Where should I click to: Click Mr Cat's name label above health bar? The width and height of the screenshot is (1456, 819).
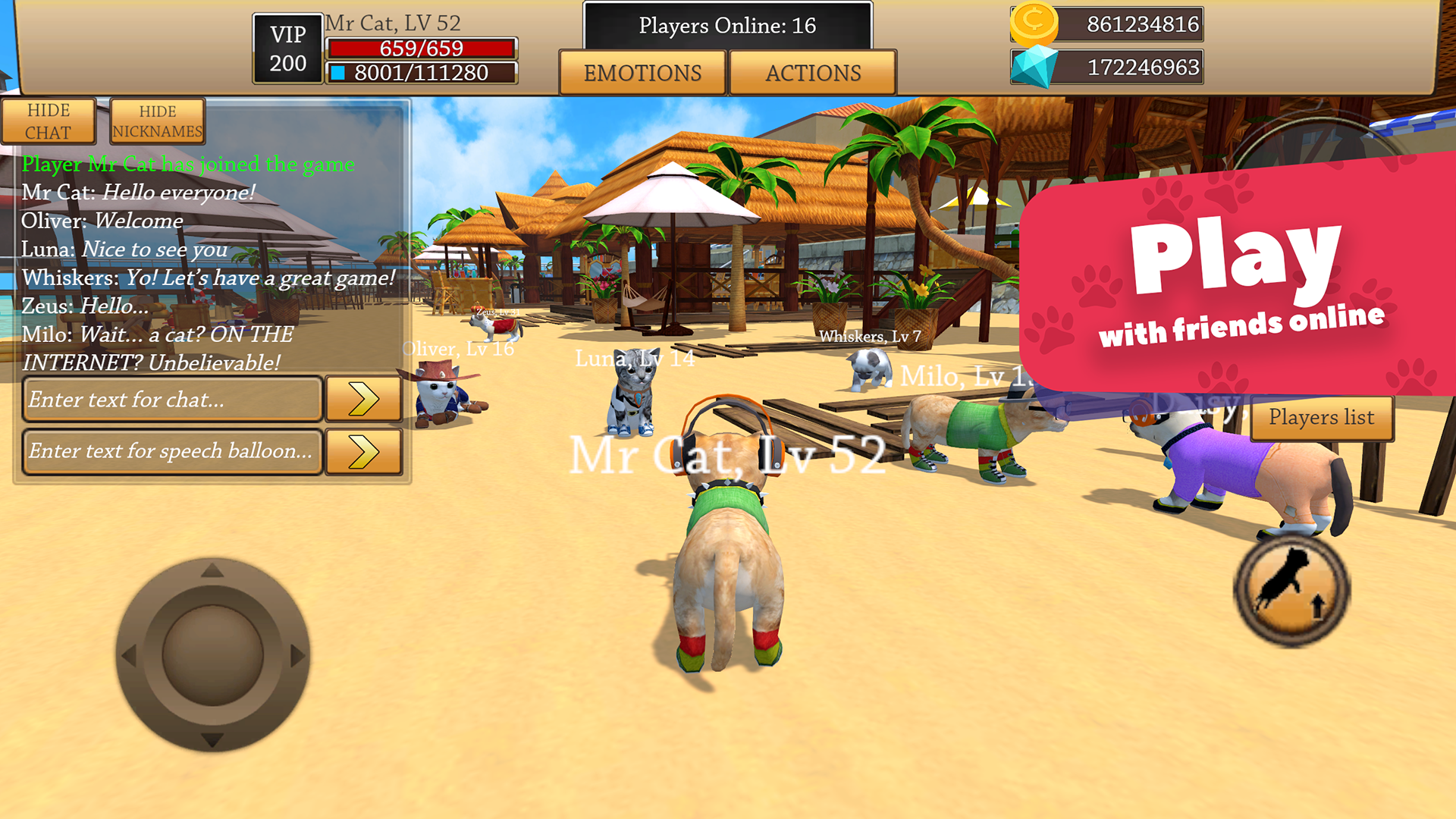click(391, 23)
